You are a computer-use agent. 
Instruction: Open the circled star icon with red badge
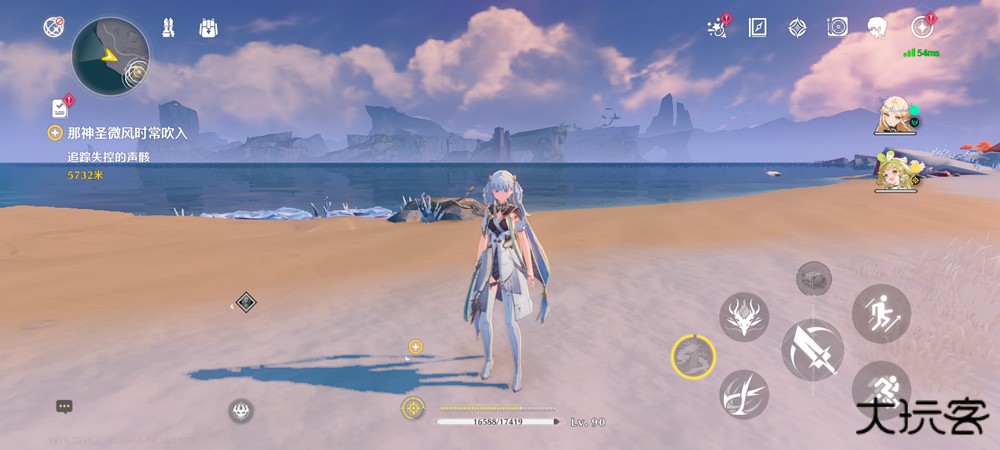coord(922,27)
